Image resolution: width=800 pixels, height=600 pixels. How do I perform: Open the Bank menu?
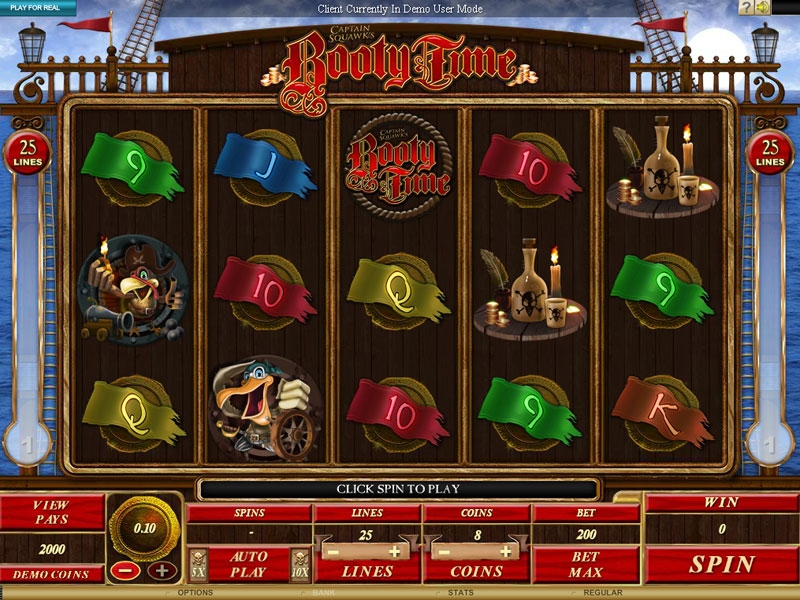[x=322, y=593]
